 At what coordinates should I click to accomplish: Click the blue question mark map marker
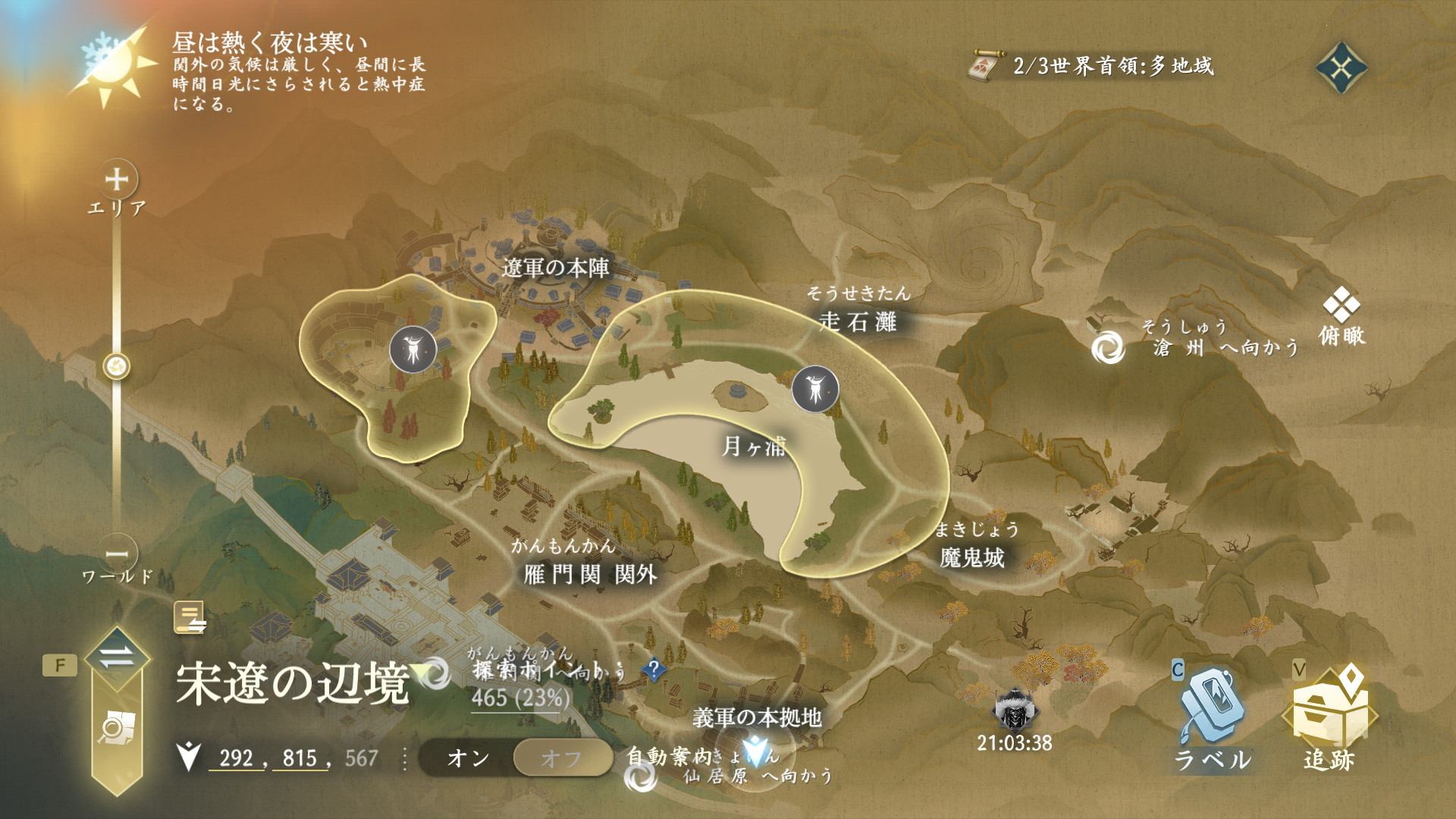point(653,669)
